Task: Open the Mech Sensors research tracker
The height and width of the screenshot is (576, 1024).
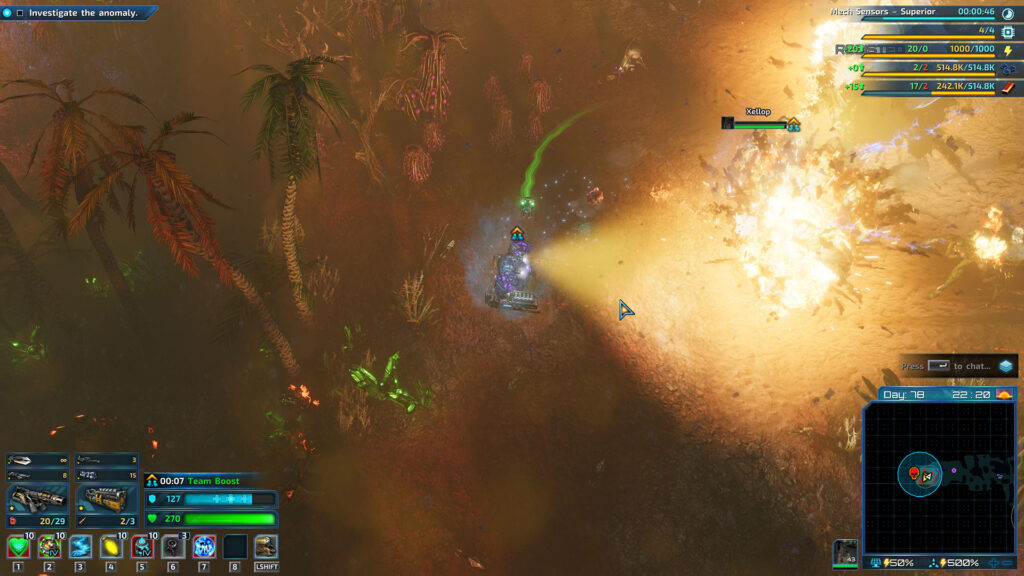Action: point(883,12)
